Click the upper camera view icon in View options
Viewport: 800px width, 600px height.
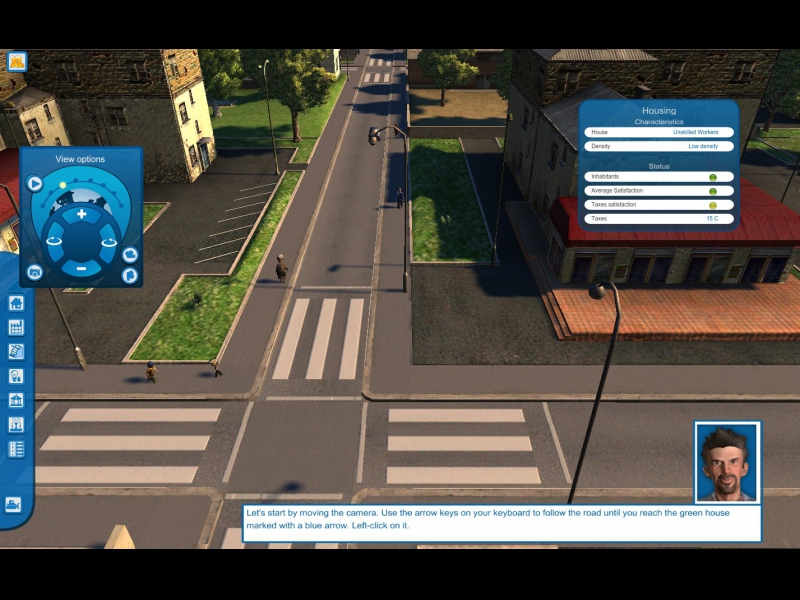129,255
